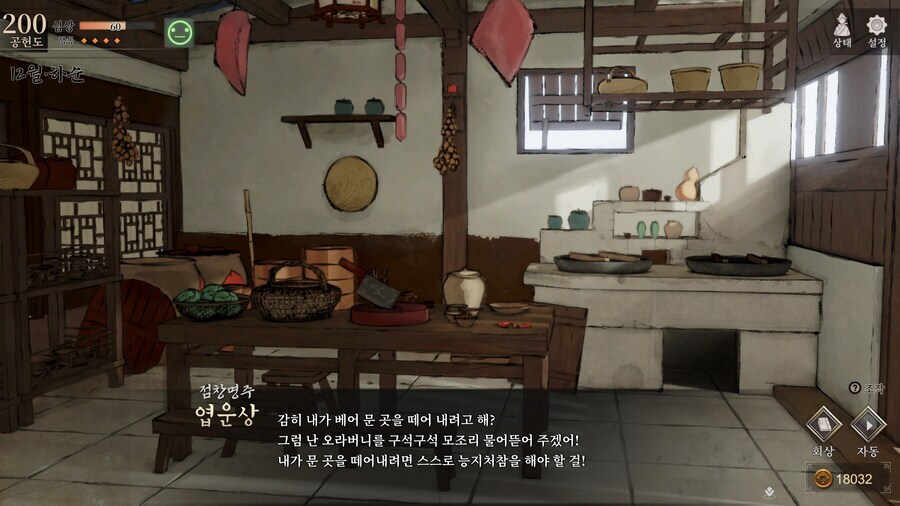This screenshot has height=506, width=900.
Task: Click the copper coin currency counter
Action: (x=845, y=479)
